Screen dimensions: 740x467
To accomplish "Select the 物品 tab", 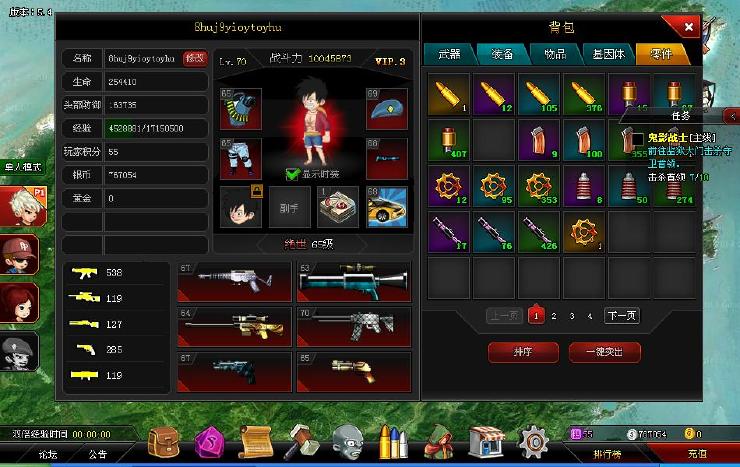I will (x=555, y=53).
